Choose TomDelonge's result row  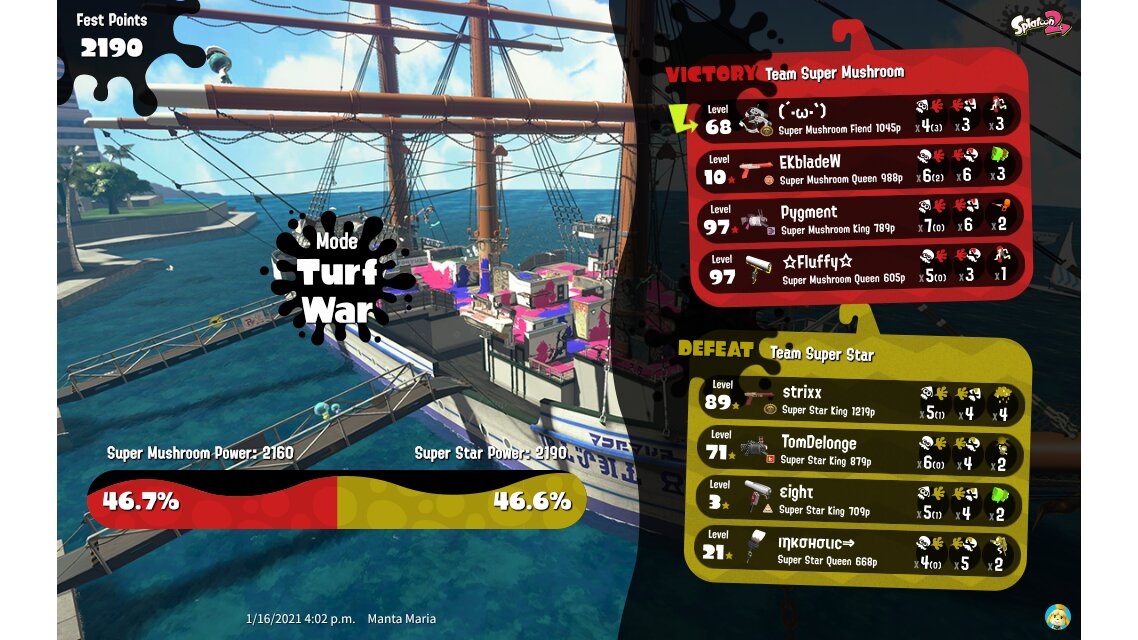pos(858,449)
